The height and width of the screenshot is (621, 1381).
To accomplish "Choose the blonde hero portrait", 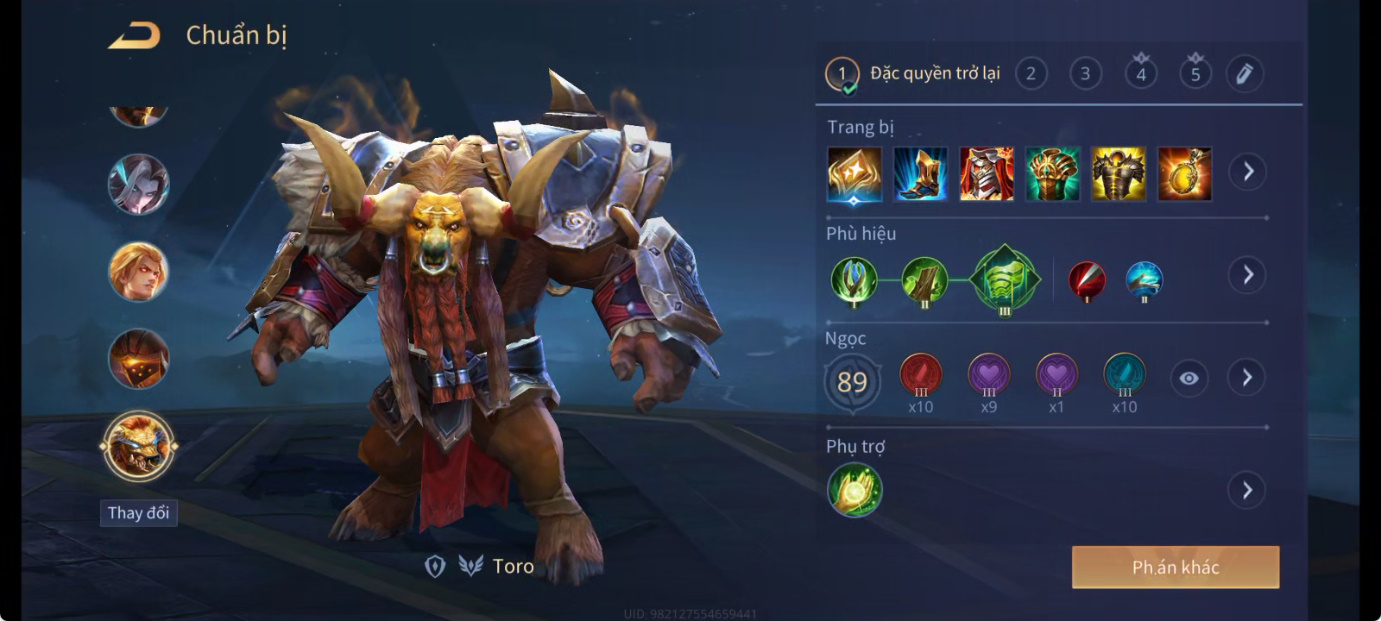I will [139, 272].
